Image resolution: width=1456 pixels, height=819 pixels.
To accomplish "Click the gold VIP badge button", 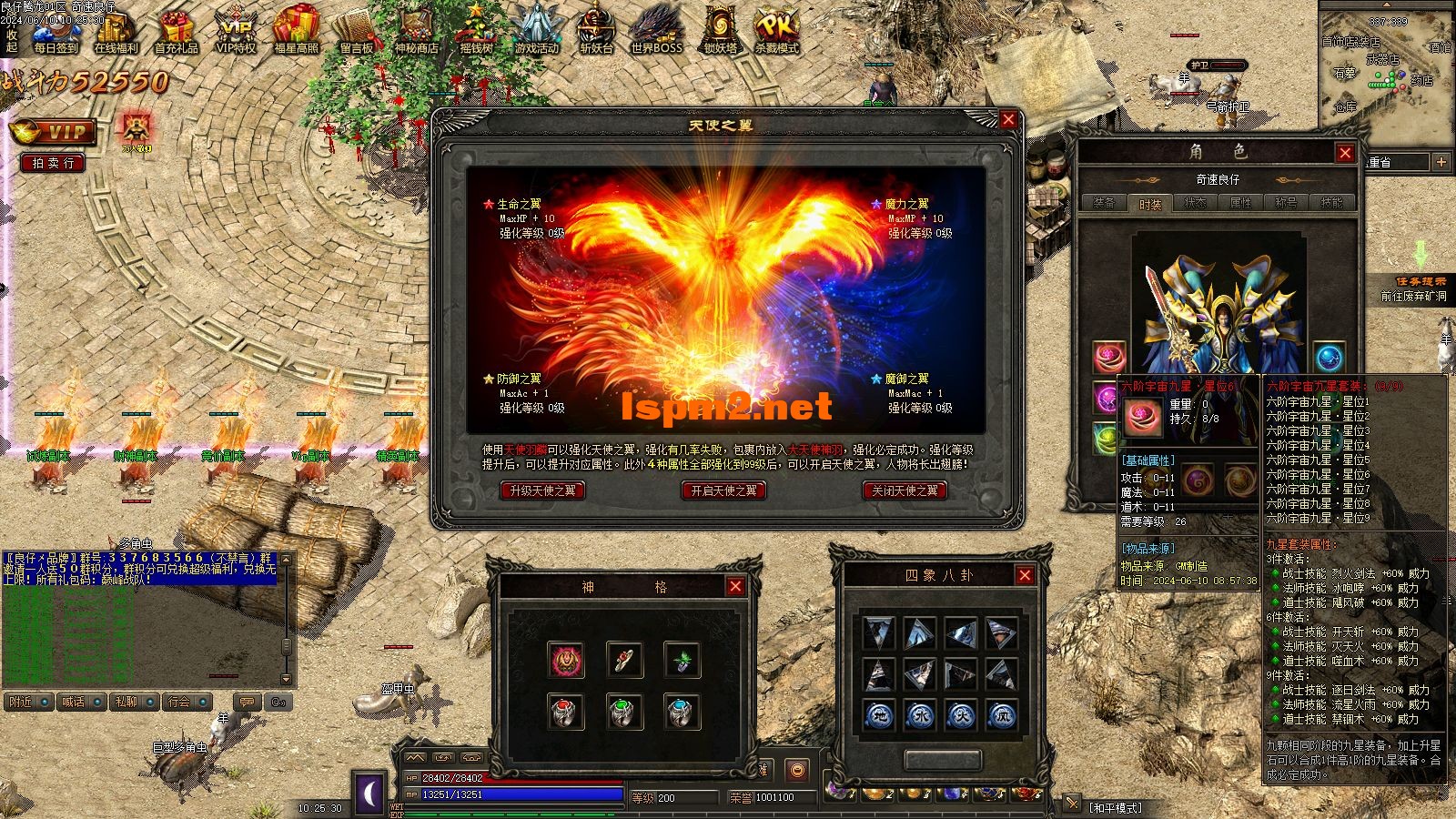I will (x=53, y=133).
